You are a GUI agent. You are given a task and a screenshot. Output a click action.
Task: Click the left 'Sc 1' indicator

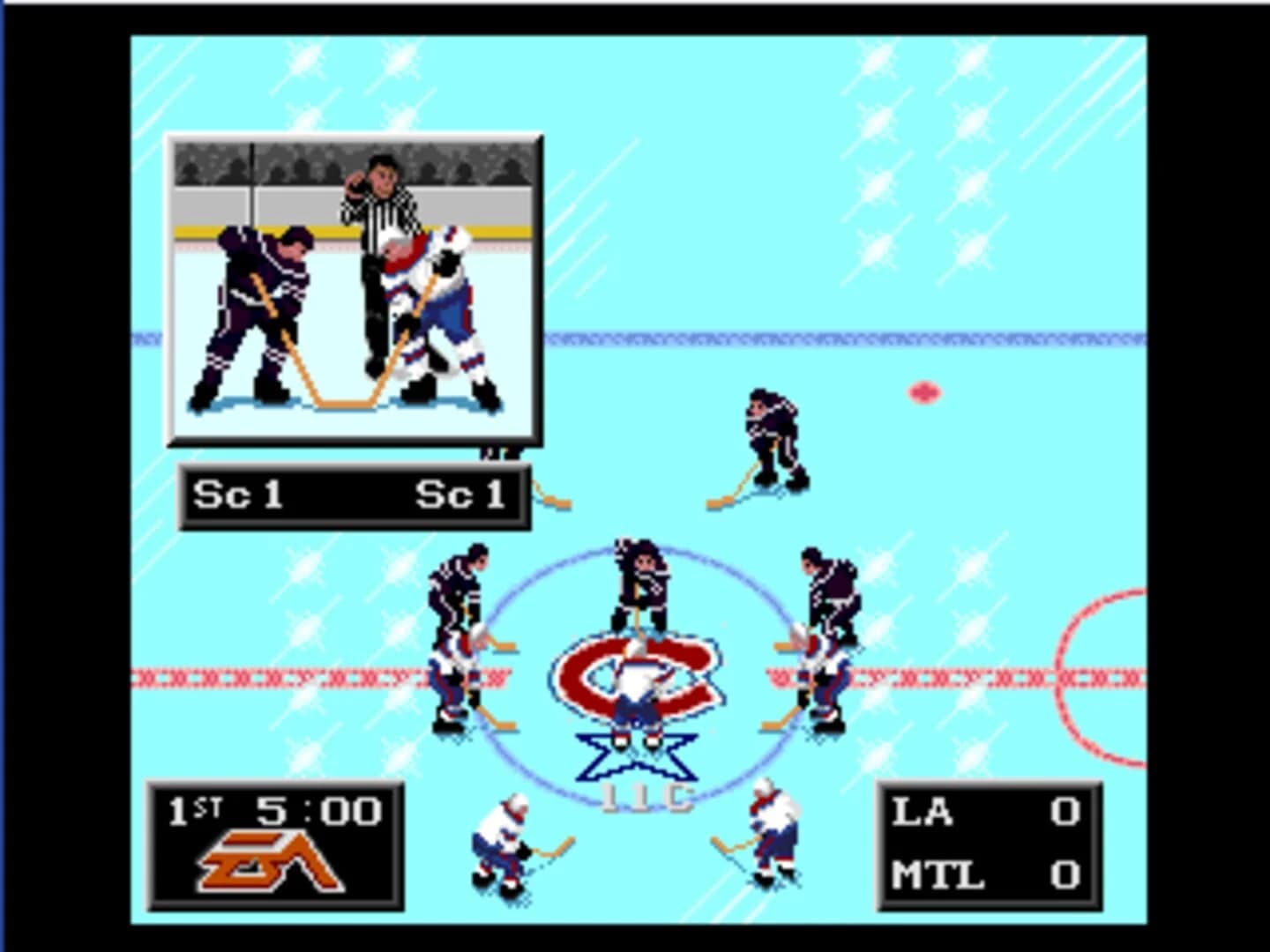[x=238, y=495]
